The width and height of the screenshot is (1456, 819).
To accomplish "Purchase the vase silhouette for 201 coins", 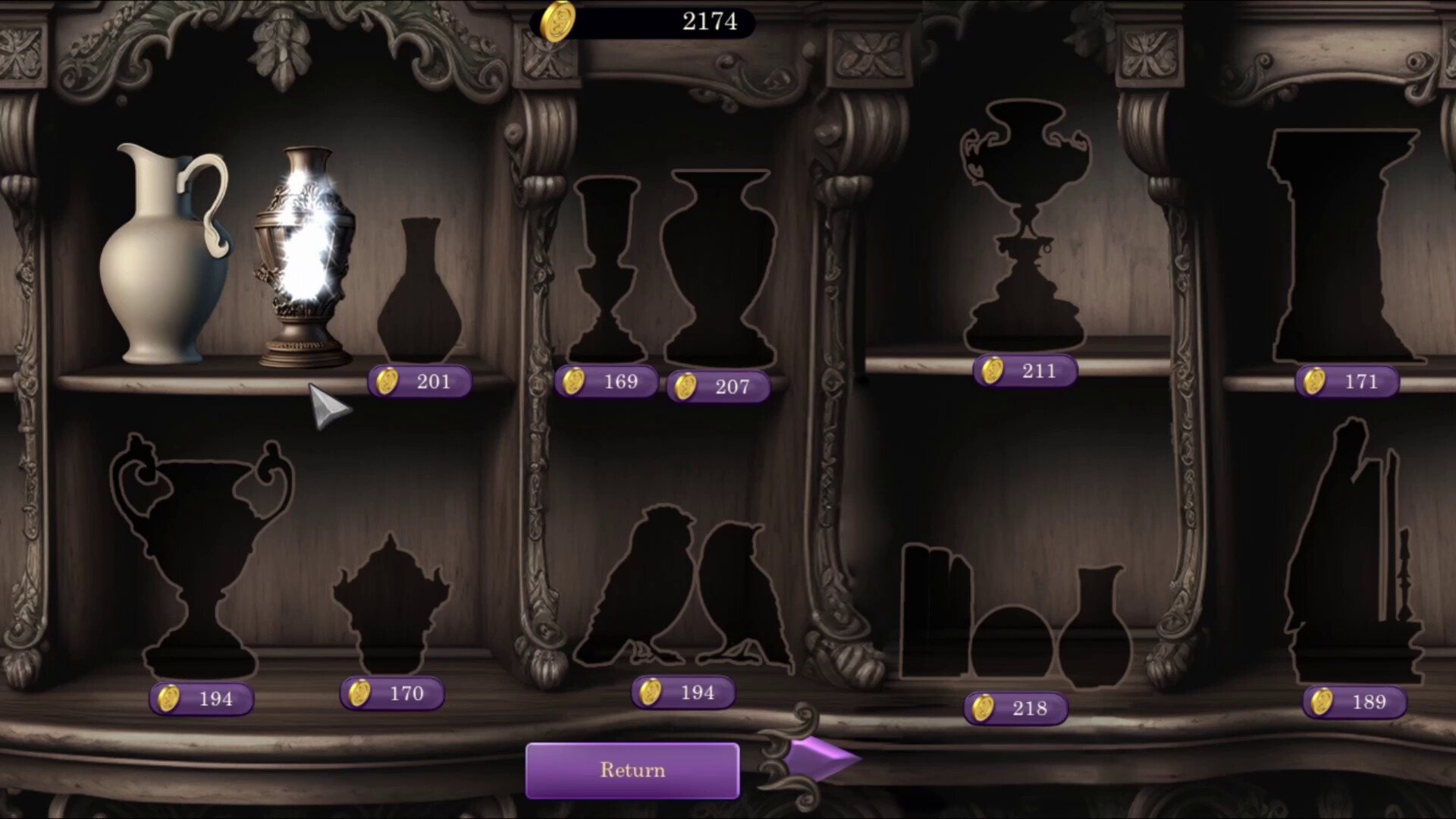I will [x=418, y=381].
